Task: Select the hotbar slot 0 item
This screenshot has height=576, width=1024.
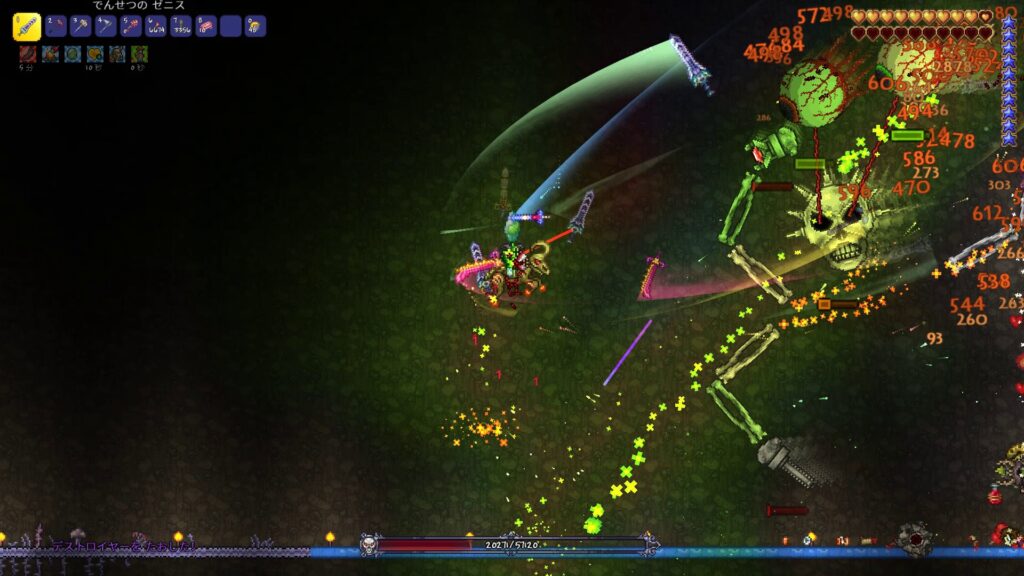Action: point(256,27)
